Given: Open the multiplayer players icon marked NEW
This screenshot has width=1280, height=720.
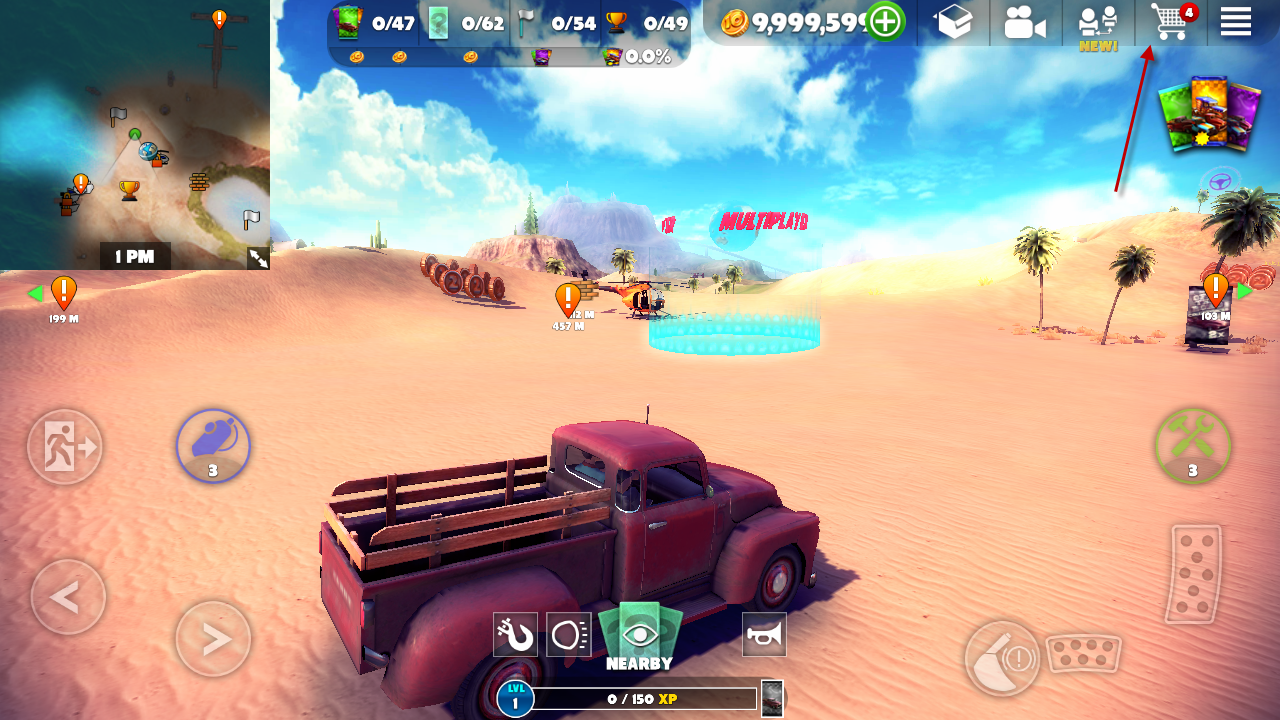Looking at the screenshot, I should pos(1098,24).
